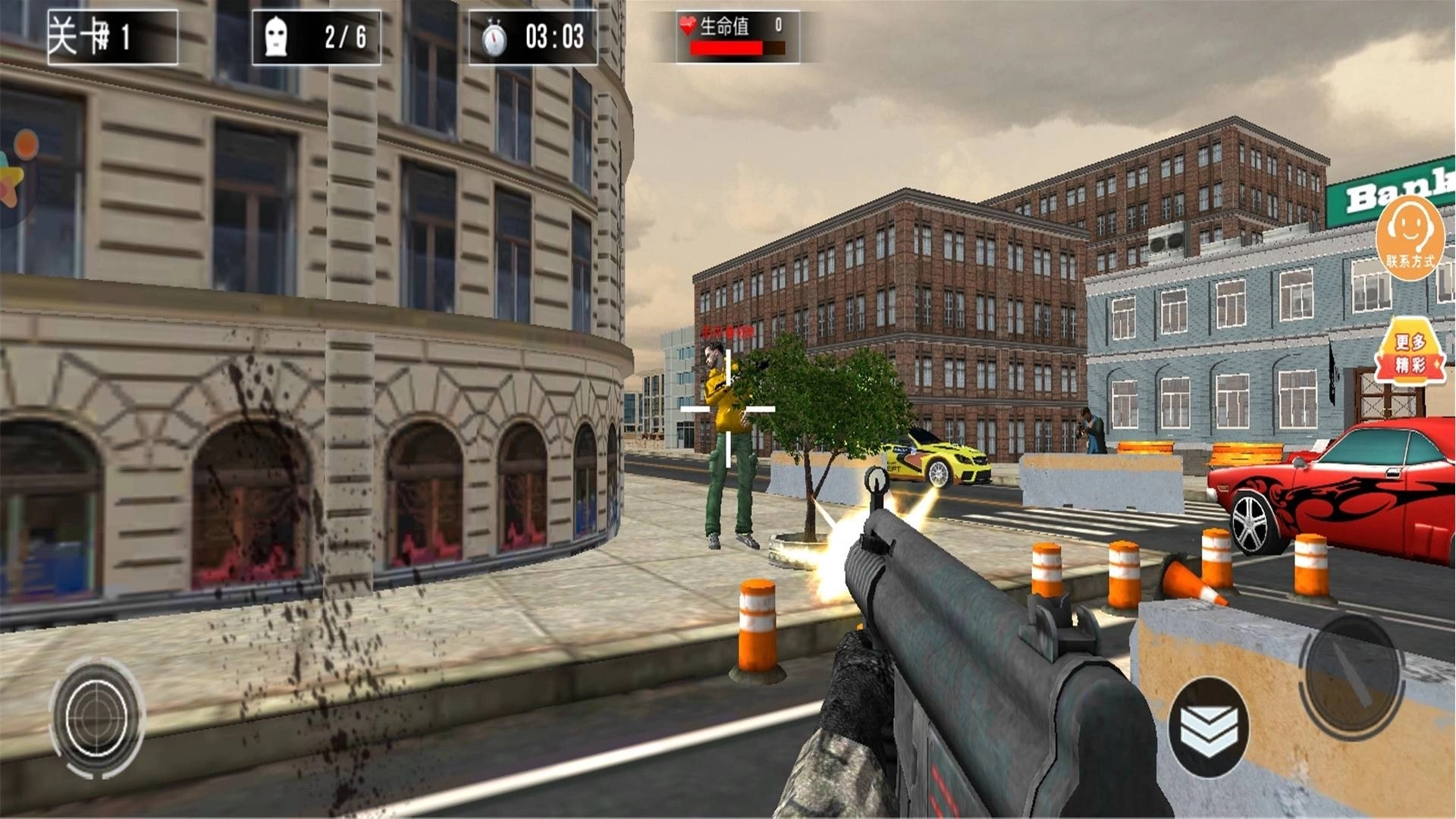Open the 更多精彩 more games badge
The height and width of the screenshot is (819, 1456).
tap(1410, 353)
